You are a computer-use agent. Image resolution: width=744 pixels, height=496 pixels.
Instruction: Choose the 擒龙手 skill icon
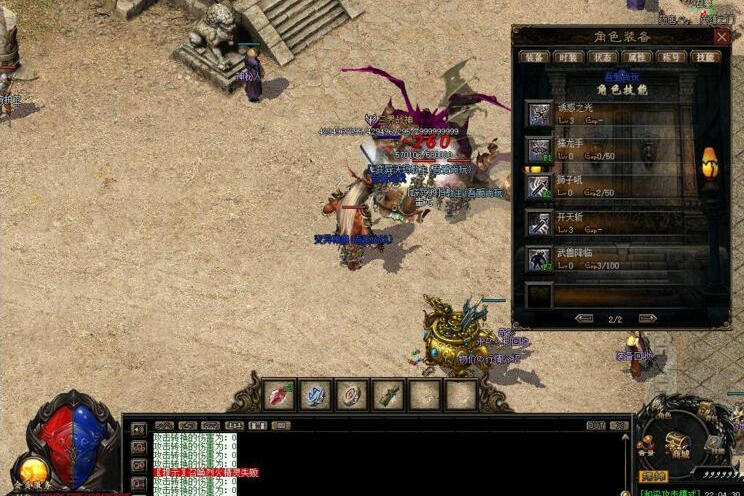pos(539,150)
